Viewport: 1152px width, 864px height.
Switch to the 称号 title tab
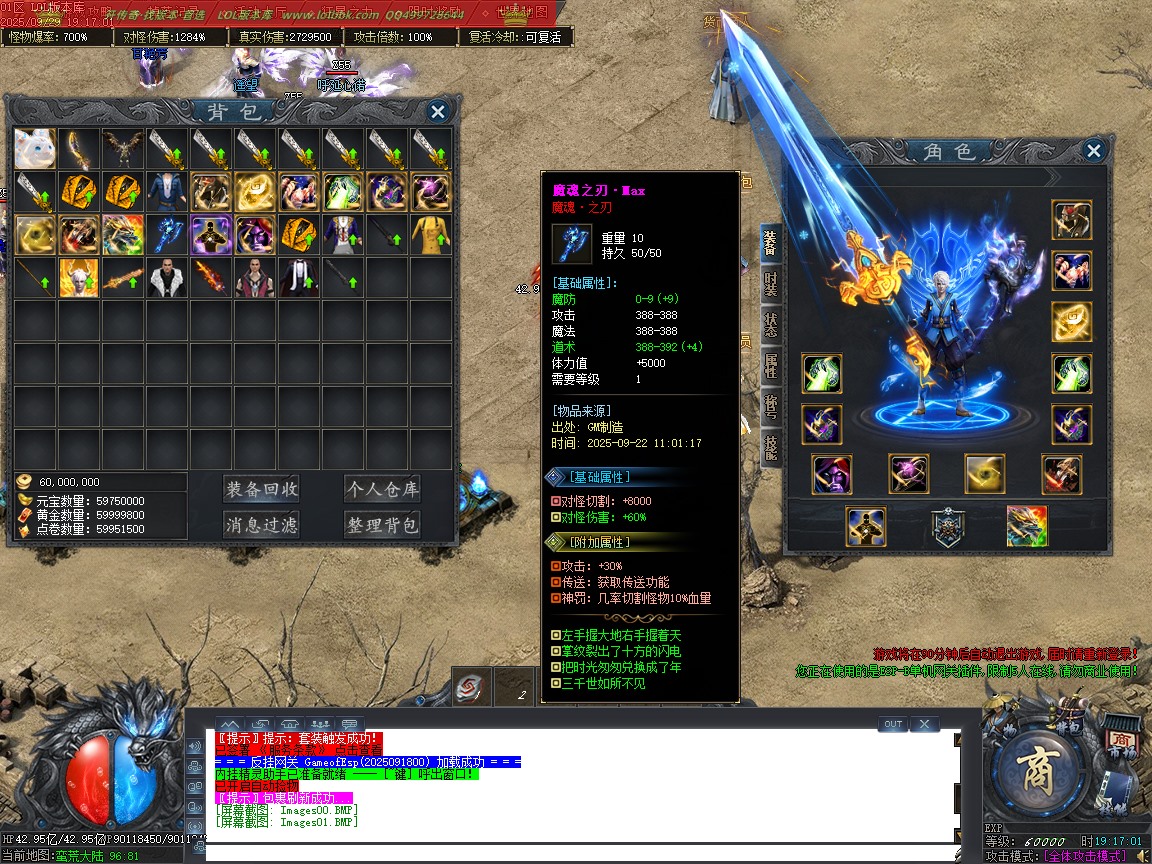click(x=771, y=407)
